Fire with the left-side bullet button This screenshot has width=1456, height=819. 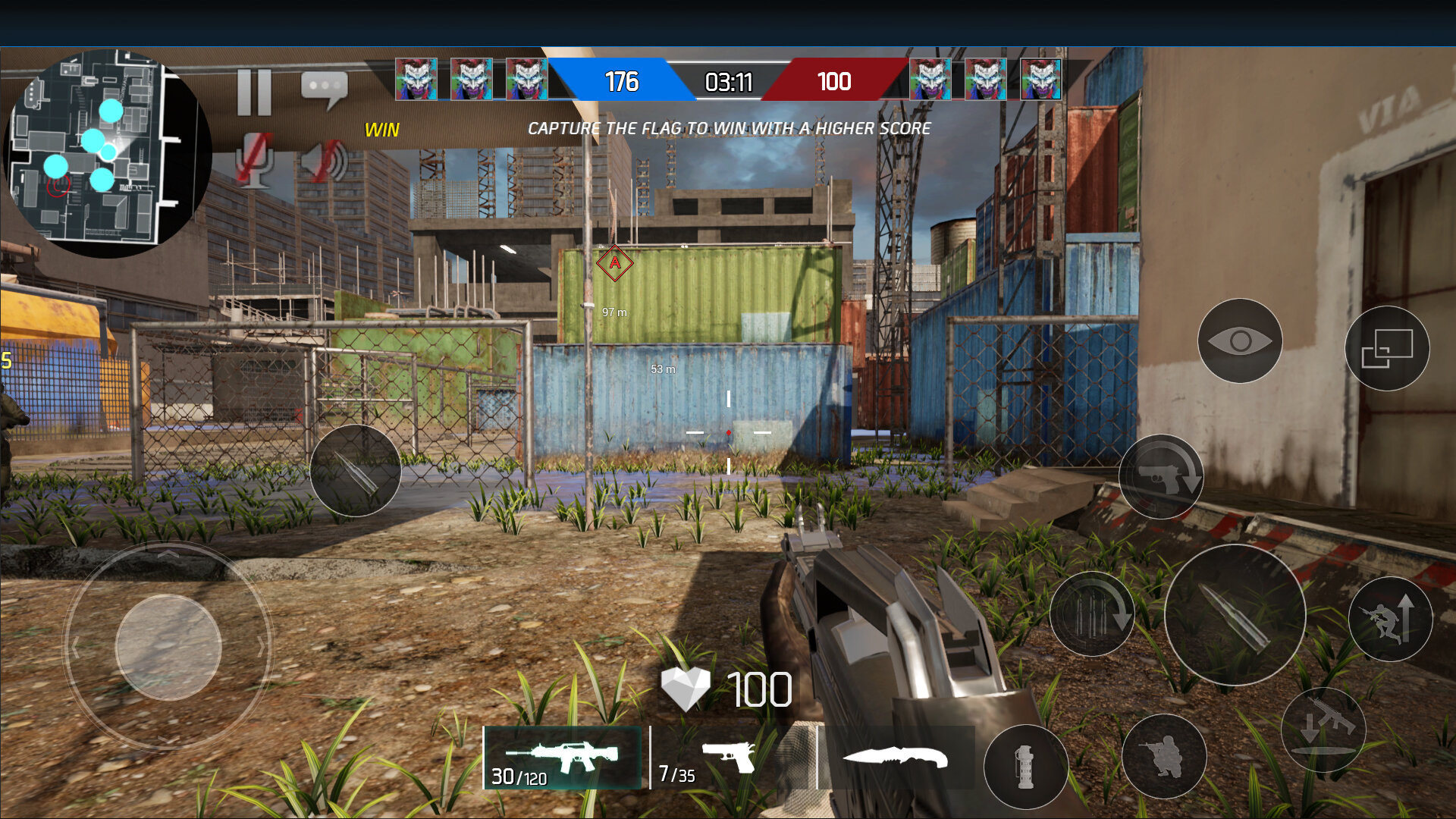355,471
